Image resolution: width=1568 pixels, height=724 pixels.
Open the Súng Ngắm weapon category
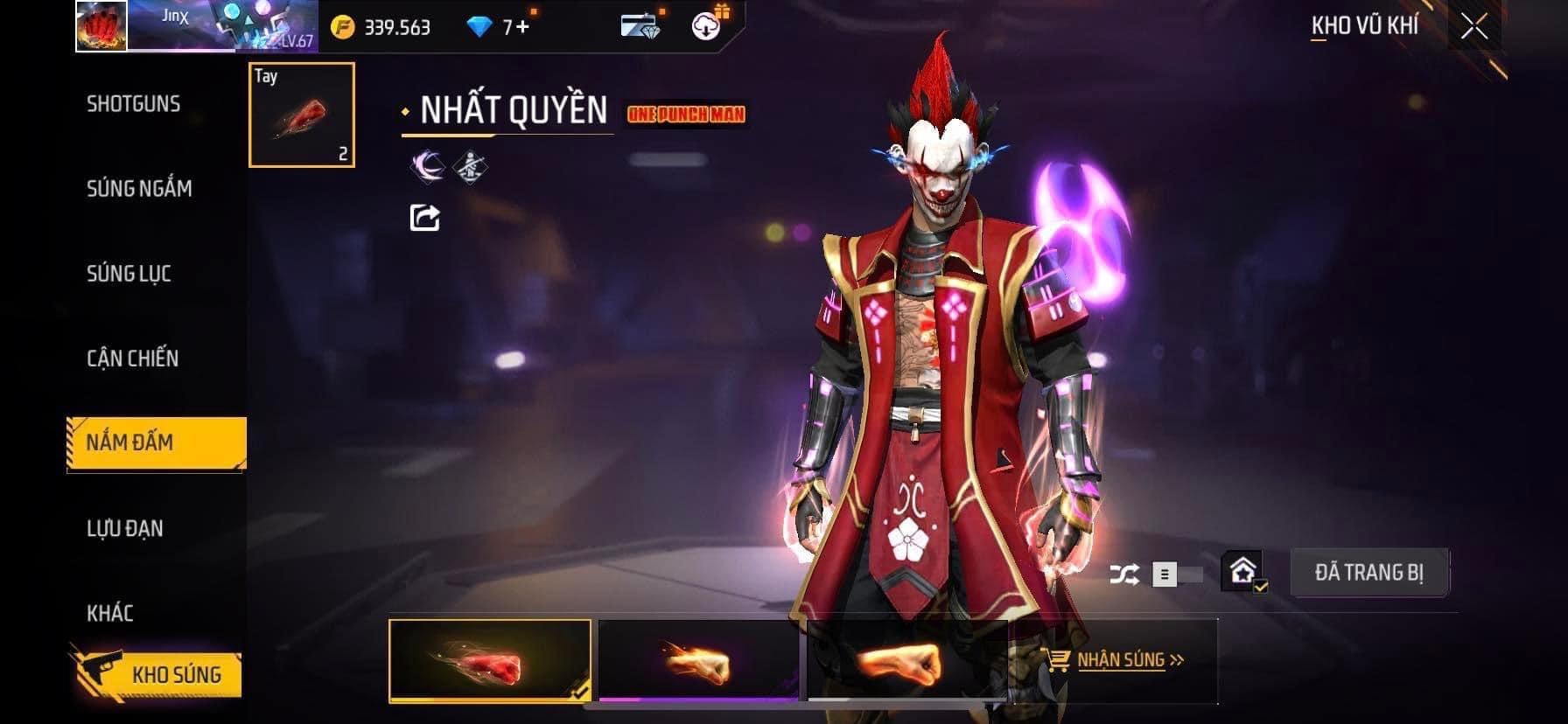pyautogui.click(x=139, y=189)
